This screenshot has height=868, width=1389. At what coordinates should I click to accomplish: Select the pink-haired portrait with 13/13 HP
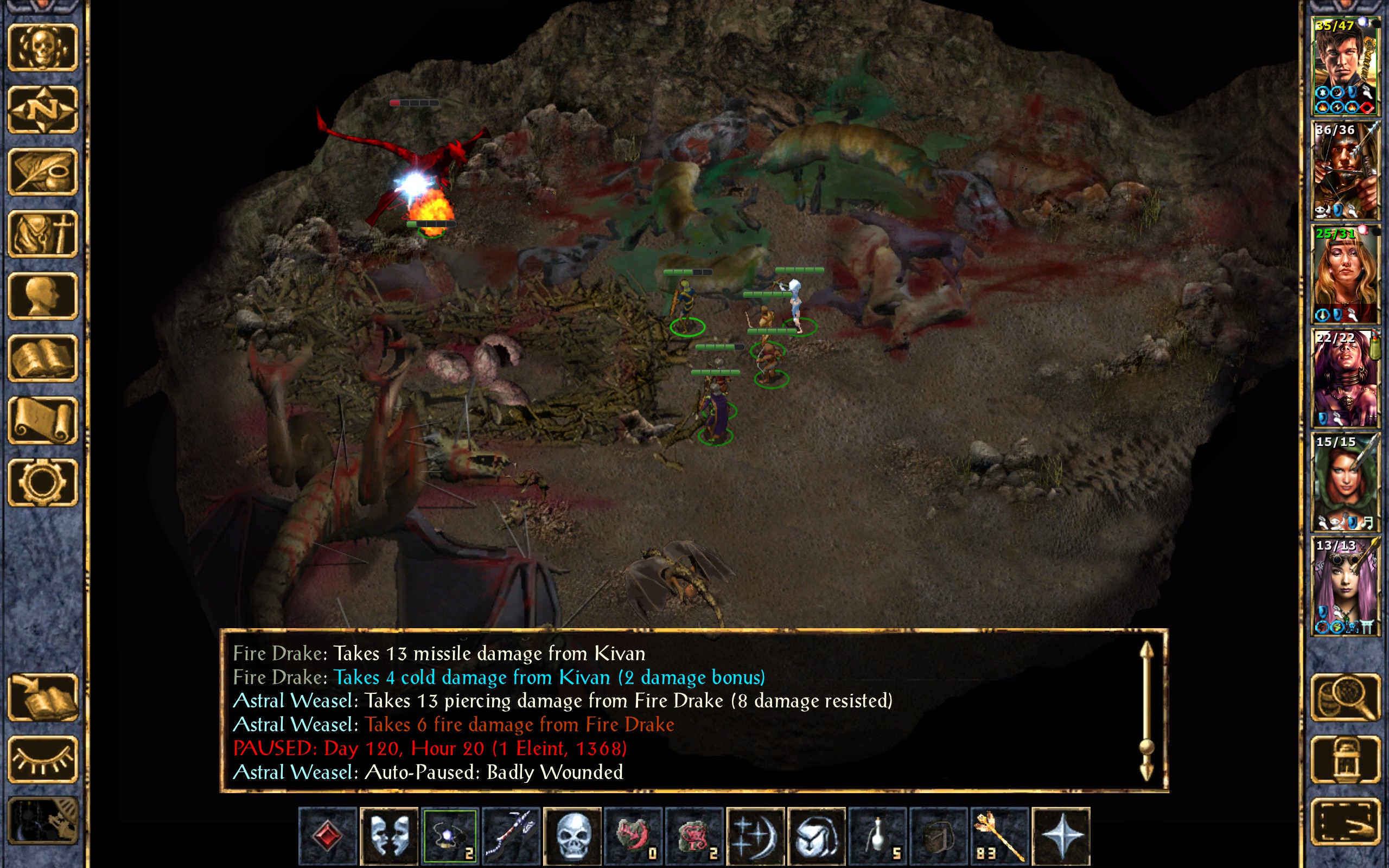coord(1345,585)
